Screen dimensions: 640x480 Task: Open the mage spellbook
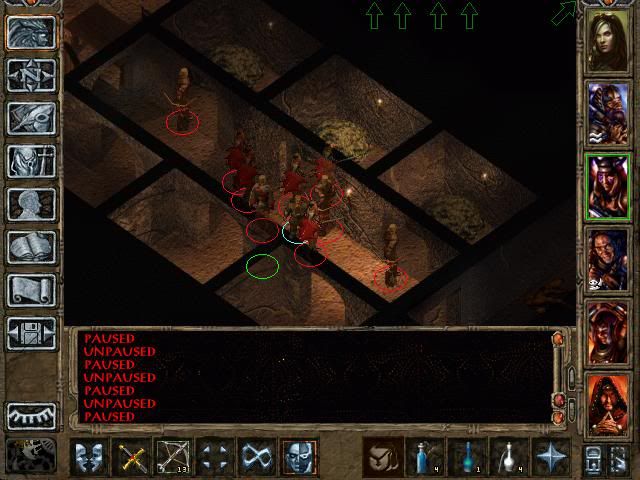click(30, 247)
